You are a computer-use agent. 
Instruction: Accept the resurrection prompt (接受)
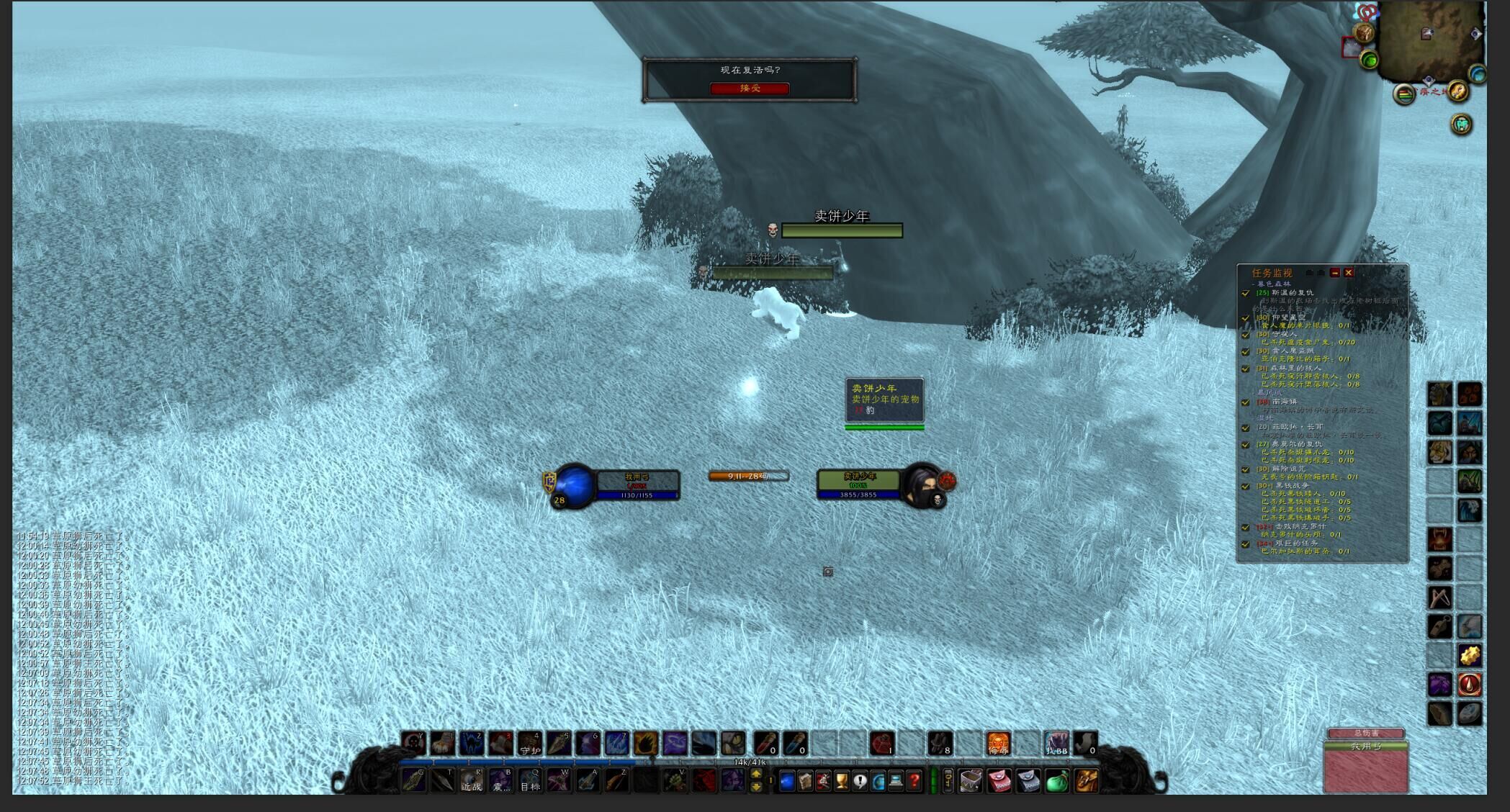(x=750, y=88)
